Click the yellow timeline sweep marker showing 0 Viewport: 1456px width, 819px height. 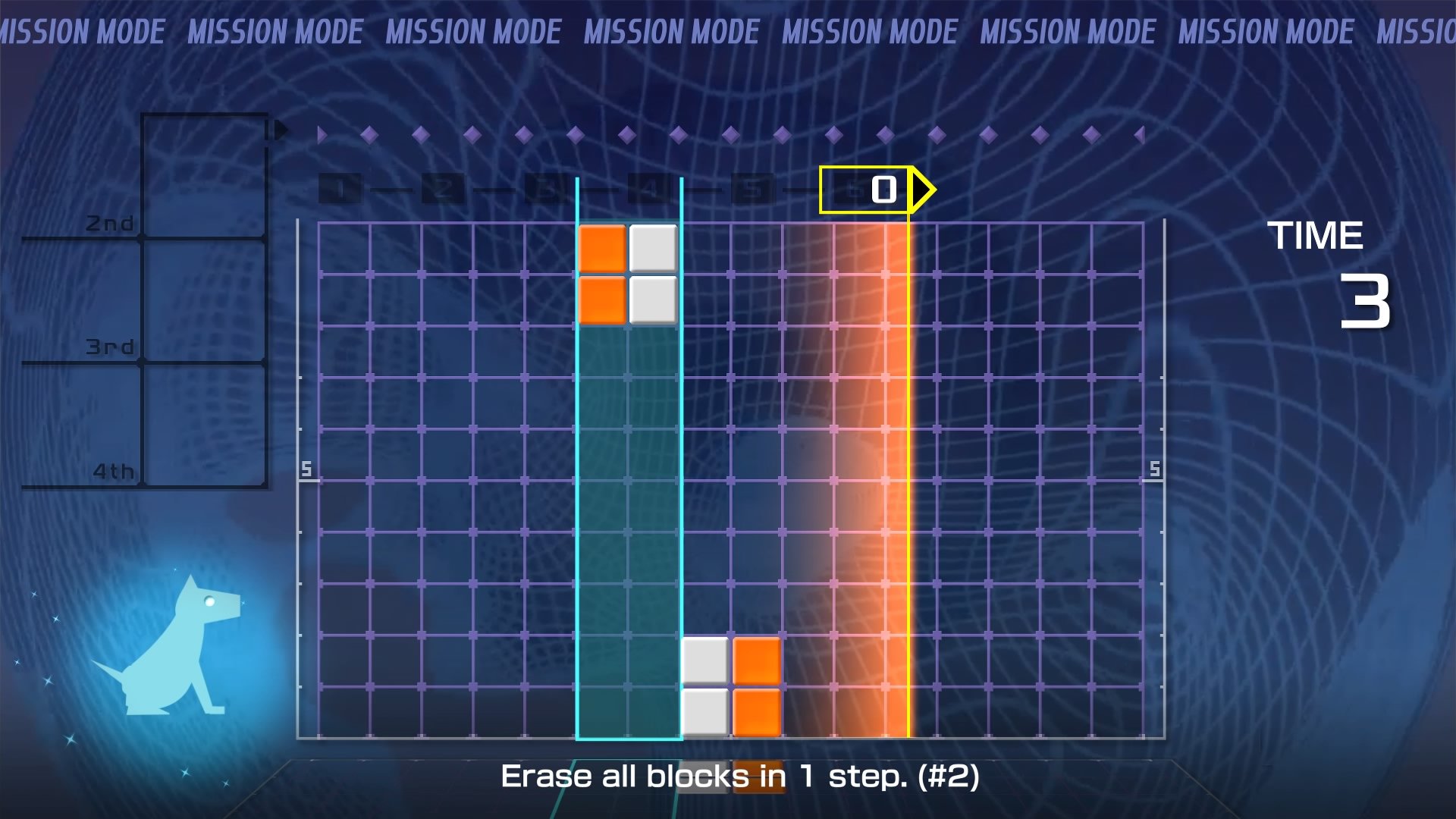click(x=880, y=190)
